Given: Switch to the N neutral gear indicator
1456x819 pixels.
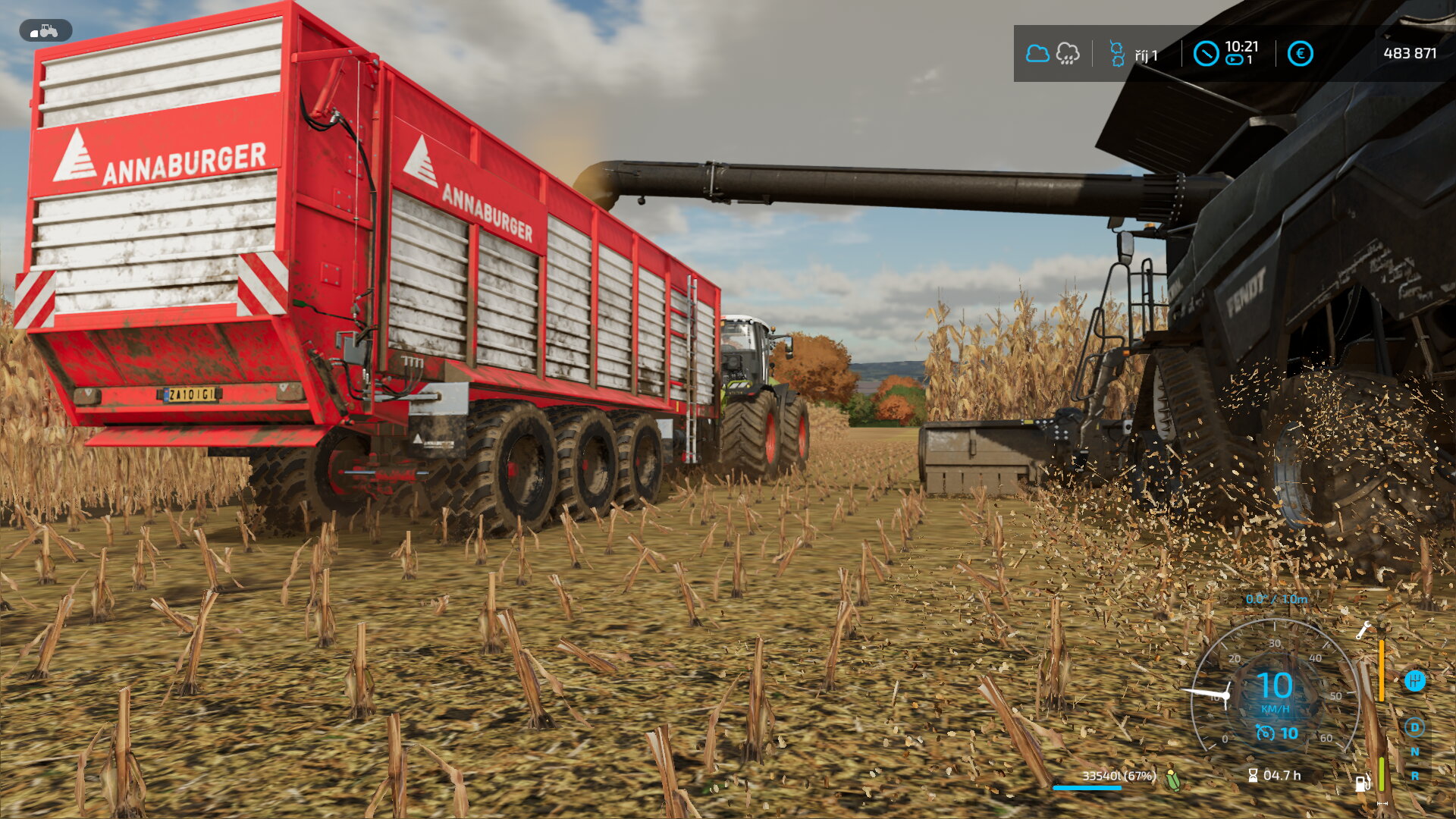Looking at the screenshot, I should 1414,752.
